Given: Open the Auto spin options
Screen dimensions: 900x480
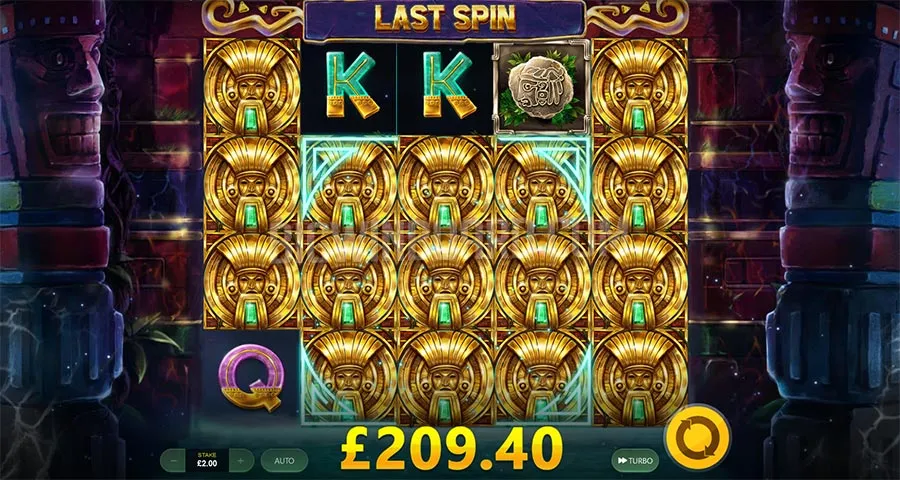Looking at the screenshot, I should (x=284, y=460).
